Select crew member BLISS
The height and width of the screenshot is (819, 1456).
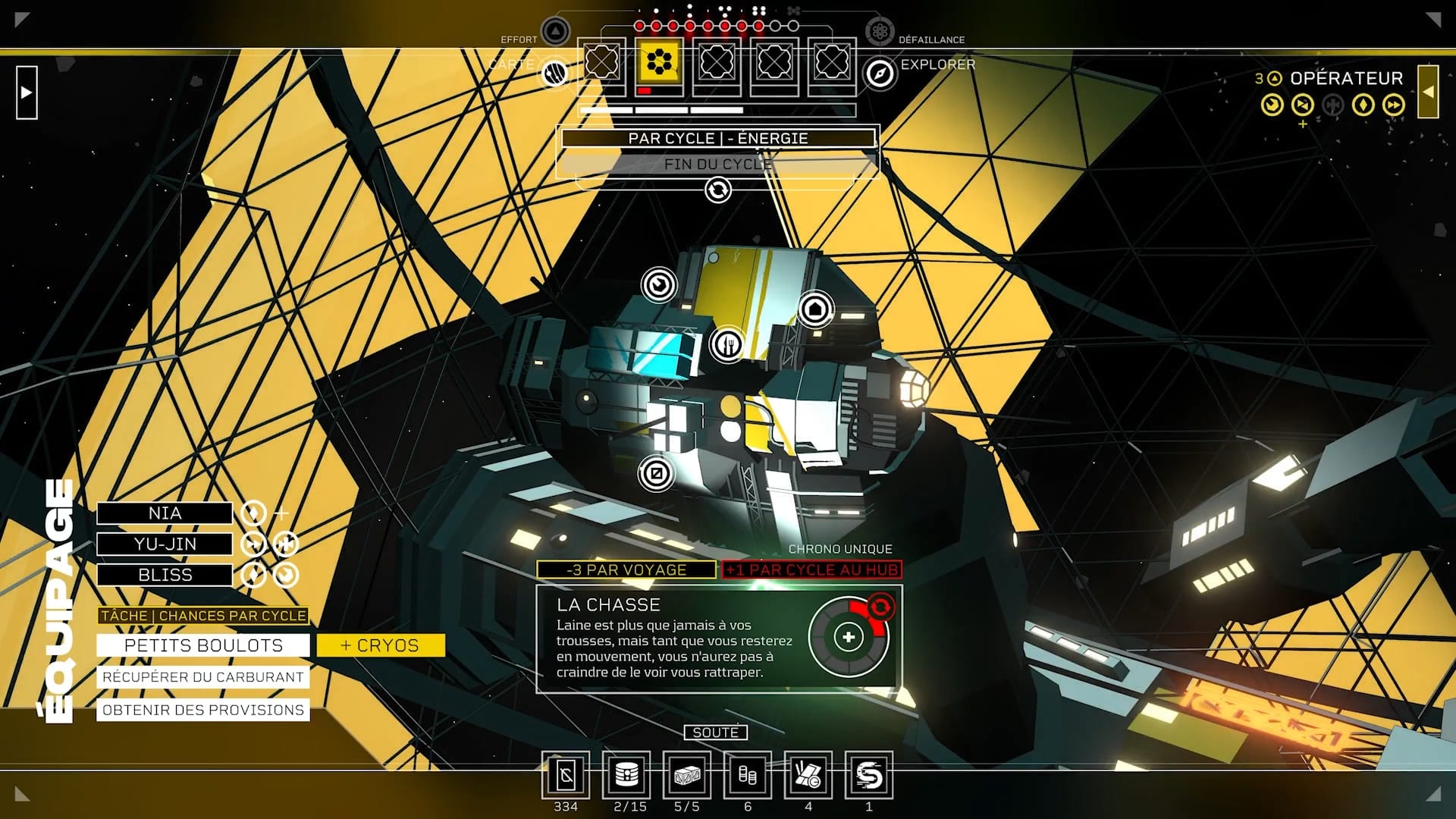[165, 576]
